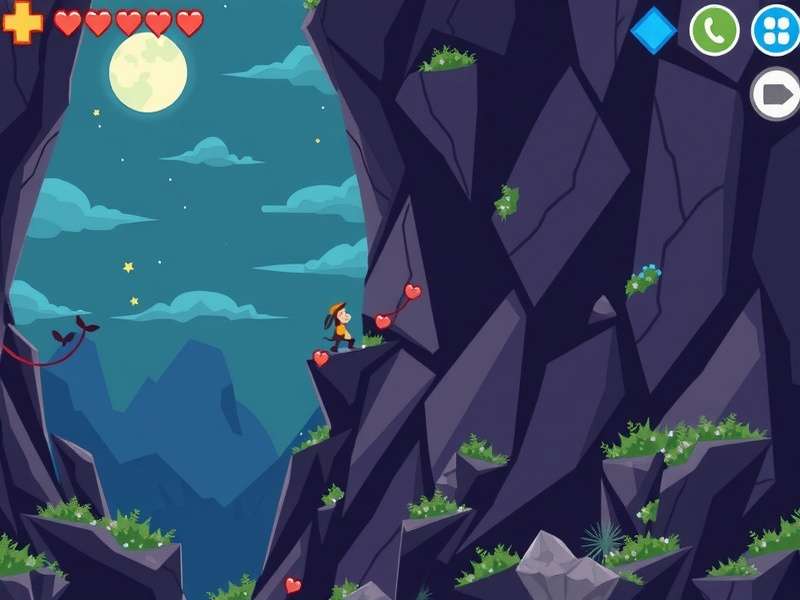
Task: Tap the green phone call button
Action: pos(714,30)
